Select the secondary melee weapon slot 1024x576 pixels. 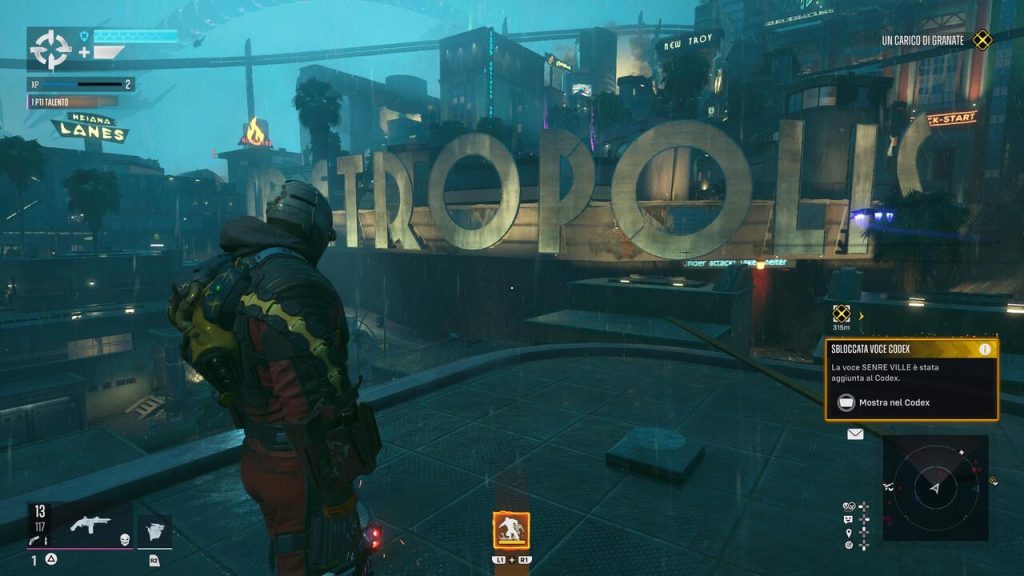tap(154, 530)
